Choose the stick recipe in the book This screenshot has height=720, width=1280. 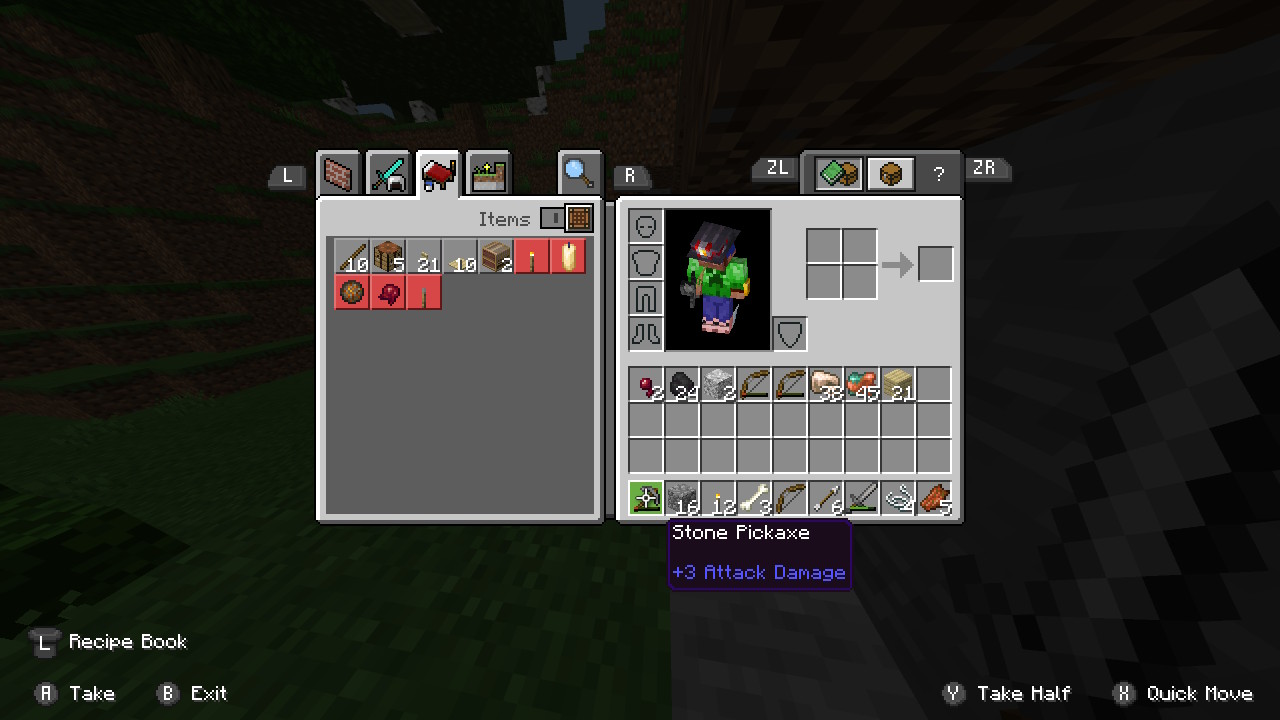(x=352, y=257)
